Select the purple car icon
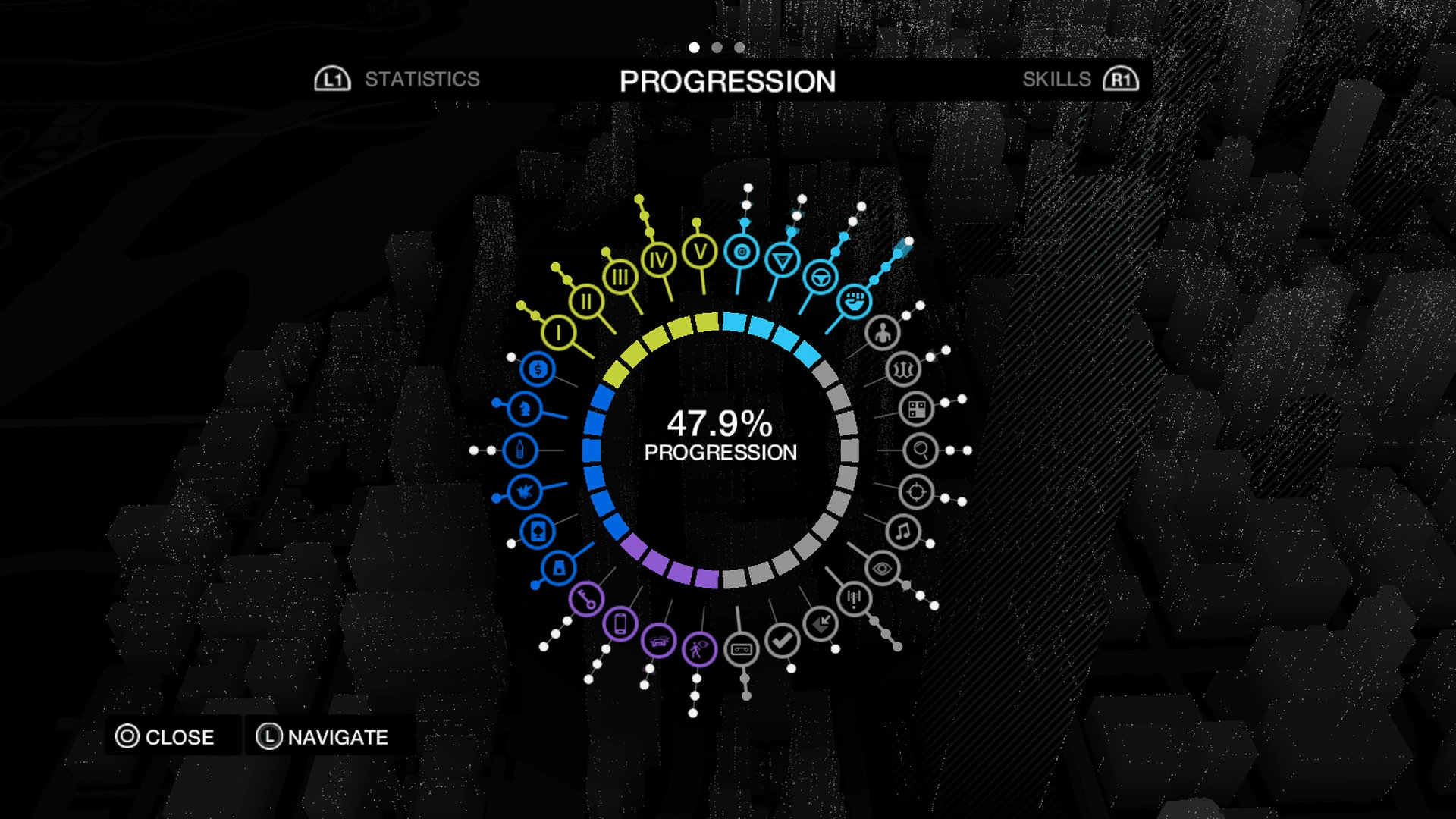The image size is (1456, 819). [x=658, y=642]
